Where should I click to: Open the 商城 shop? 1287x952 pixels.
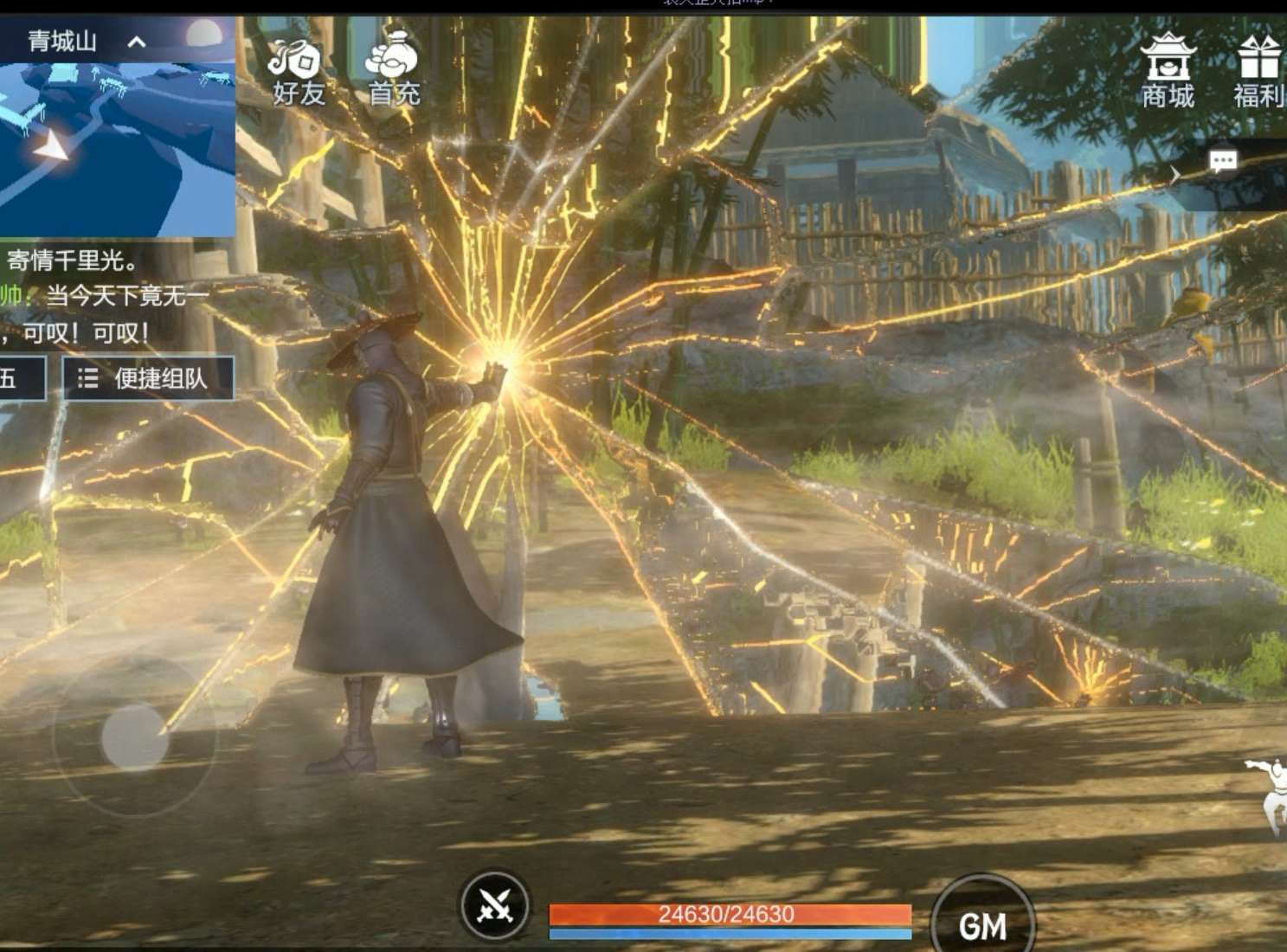coord(1168,73)
